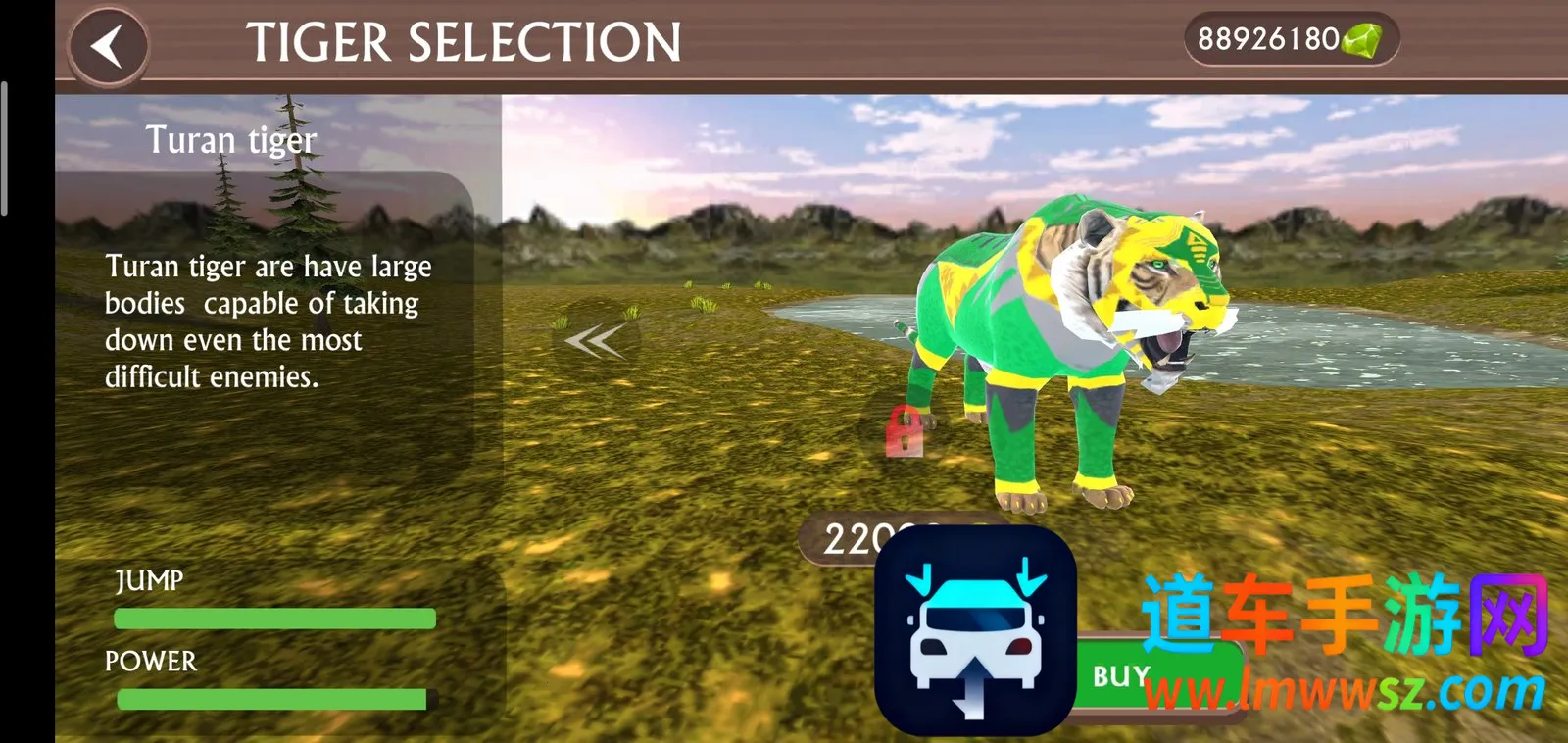The height and width of the screenshot is (743, 1568).
Task: Open the gem currency counter
Action: click(1290, 40)
